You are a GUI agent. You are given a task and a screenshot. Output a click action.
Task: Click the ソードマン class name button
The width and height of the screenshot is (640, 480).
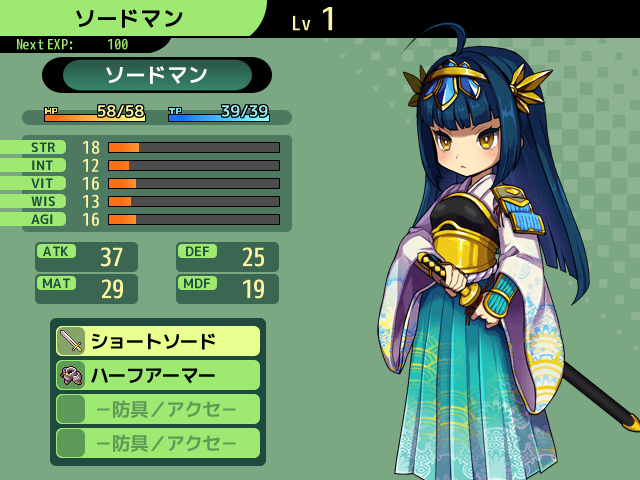pyautogui.click(x=157, y=75)
